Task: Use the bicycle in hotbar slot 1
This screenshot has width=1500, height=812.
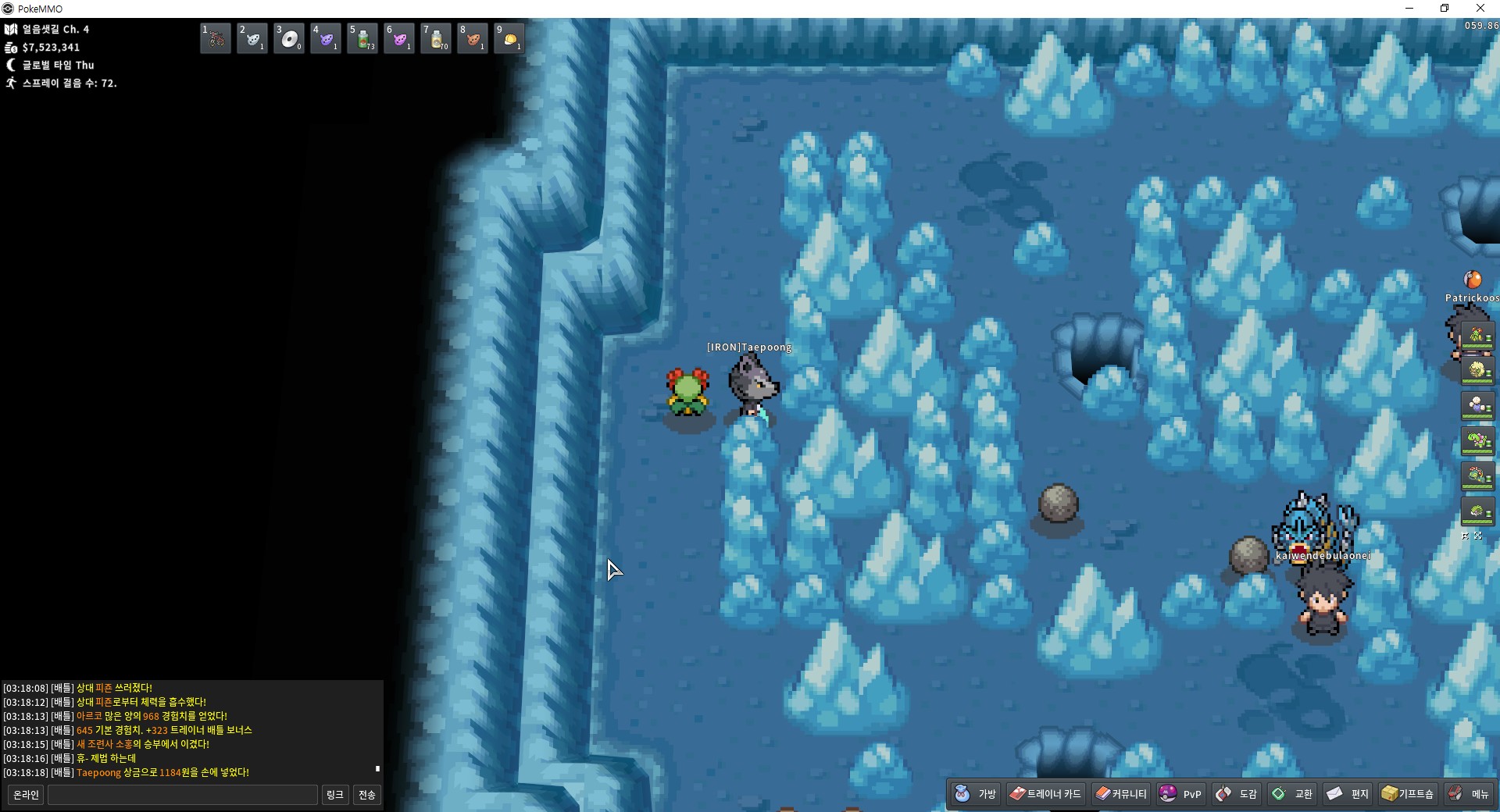Action: pyautogui.click(x=216, y=38)
